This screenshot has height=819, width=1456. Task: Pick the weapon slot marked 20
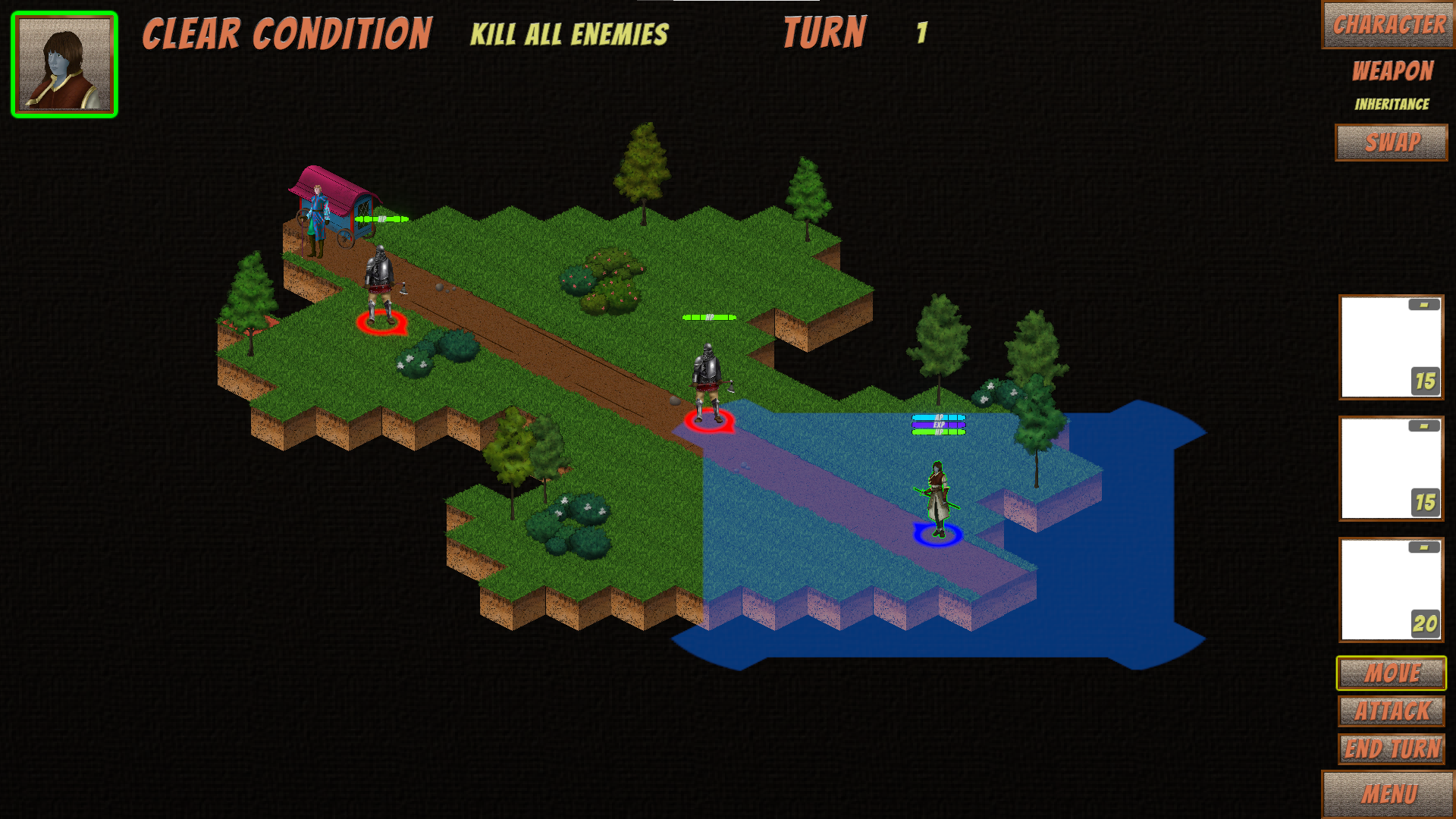pyautogui.click(x=1391, y=590)
